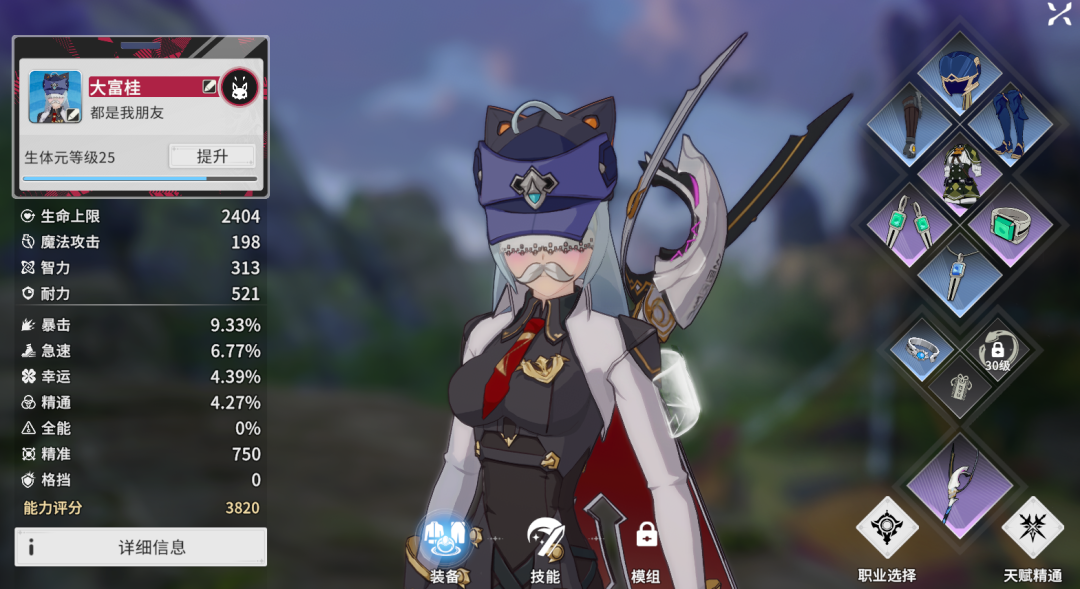The height and width of the screenshot is (589, 1080).
Task: Click the 提升 level-up button
Action: (211, 156)
